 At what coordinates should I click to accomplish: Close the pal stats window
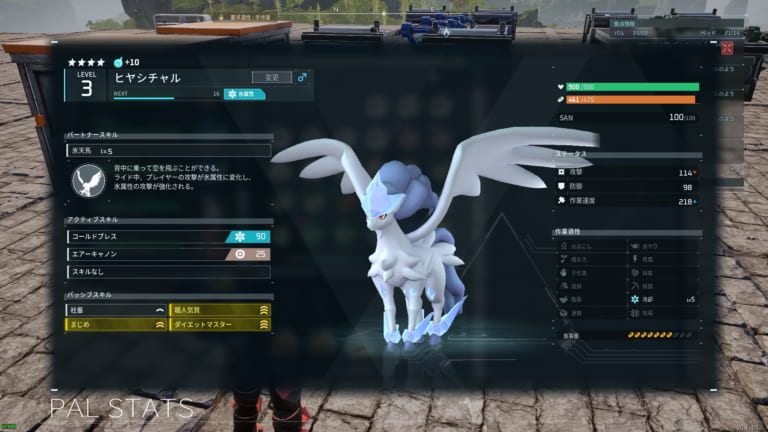(727, 47)
